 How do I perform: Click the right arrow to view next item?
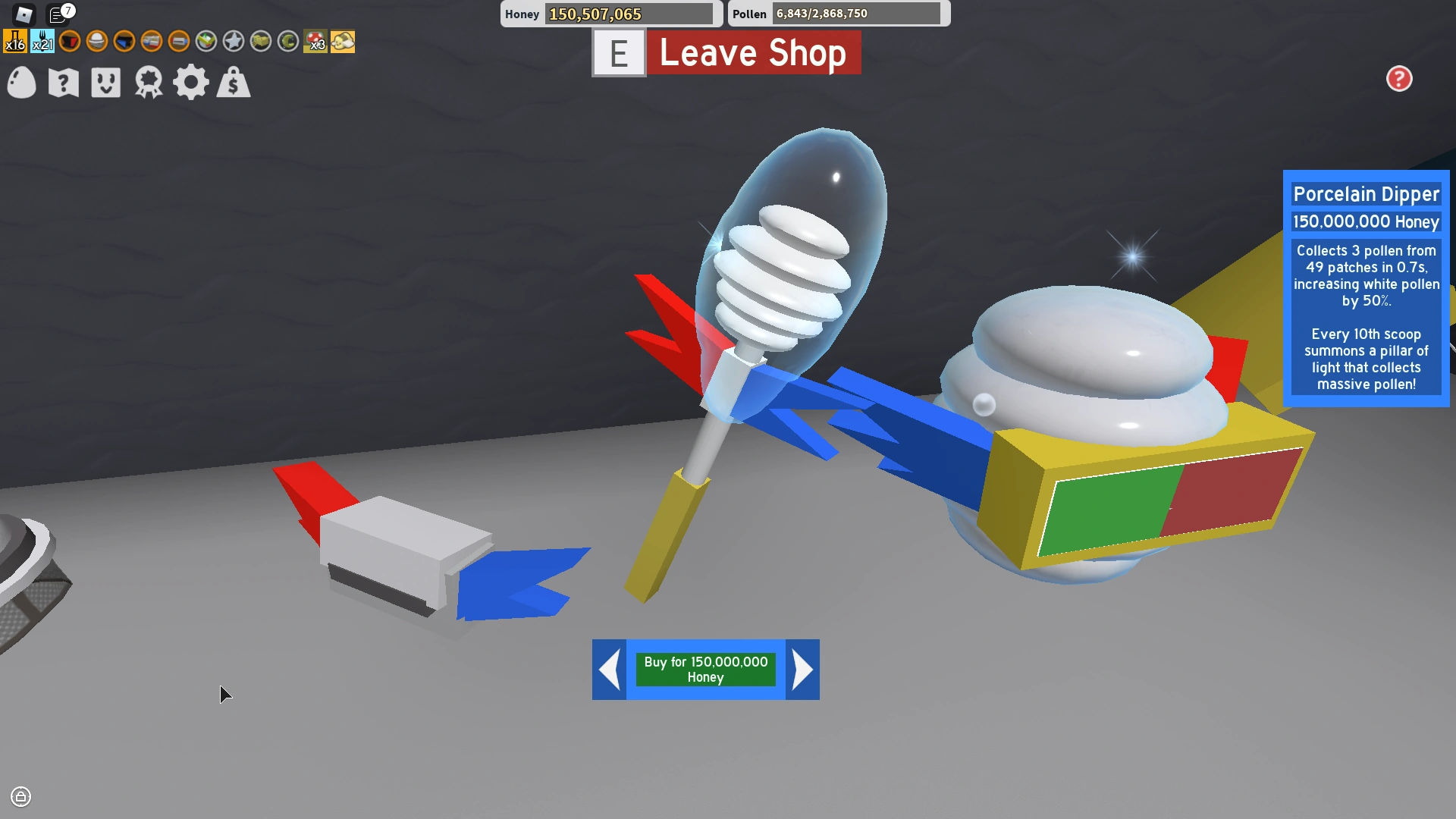pos(802,670)
